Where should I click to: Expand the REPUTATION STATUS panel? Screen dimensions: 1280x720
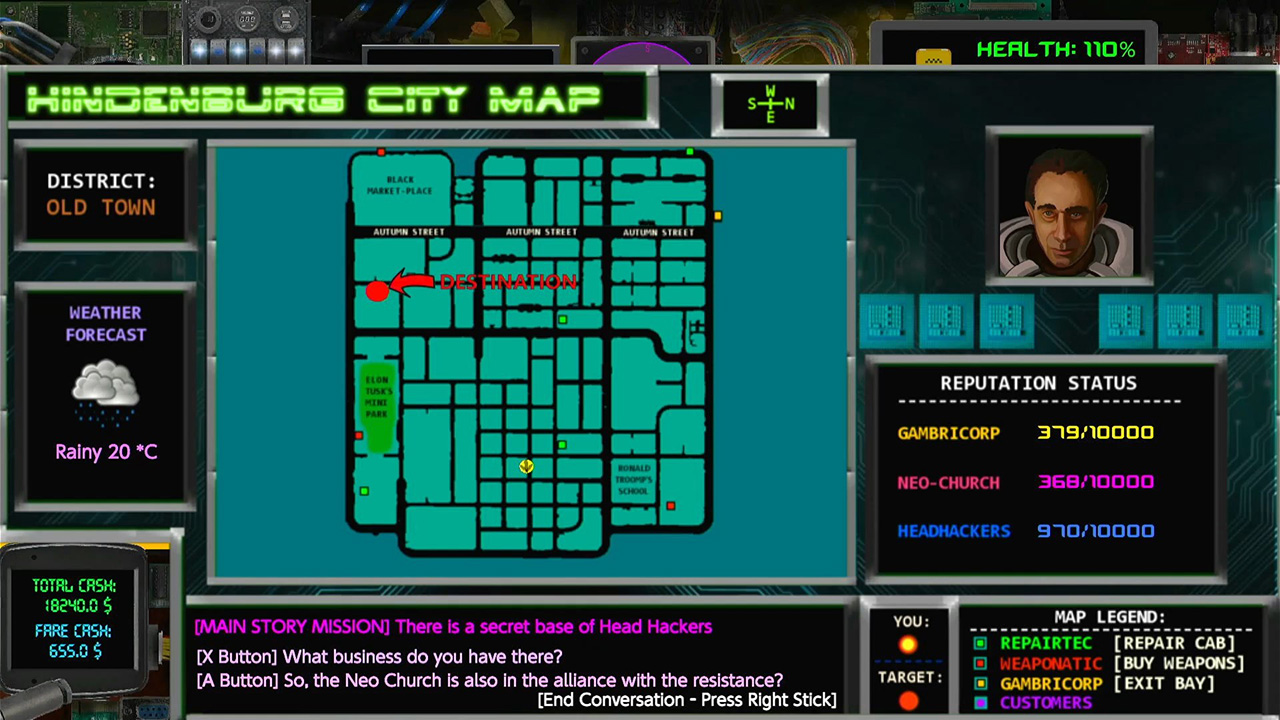pos(1038,383)
